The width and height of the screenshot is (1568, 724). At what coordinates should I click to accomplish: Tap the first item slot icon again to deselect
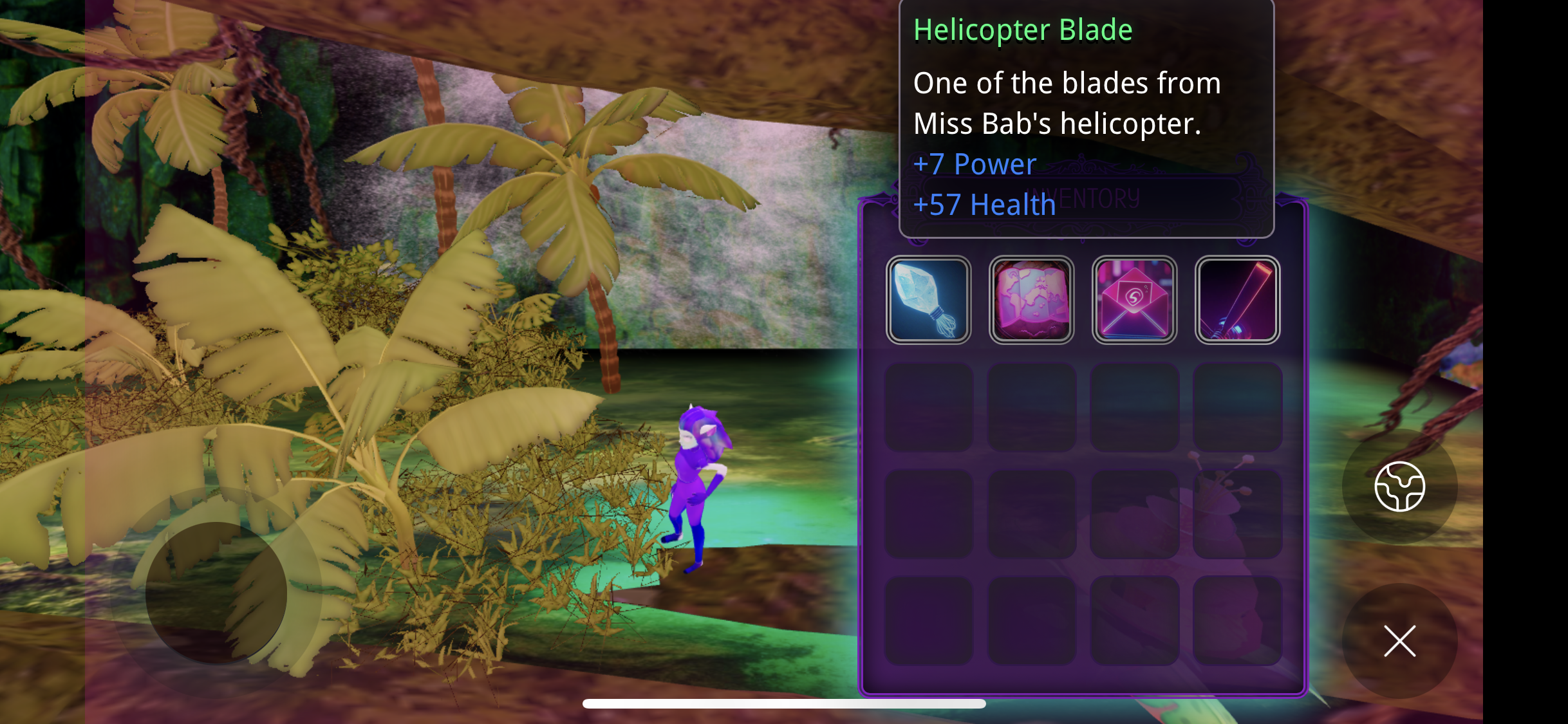(929, 299)
